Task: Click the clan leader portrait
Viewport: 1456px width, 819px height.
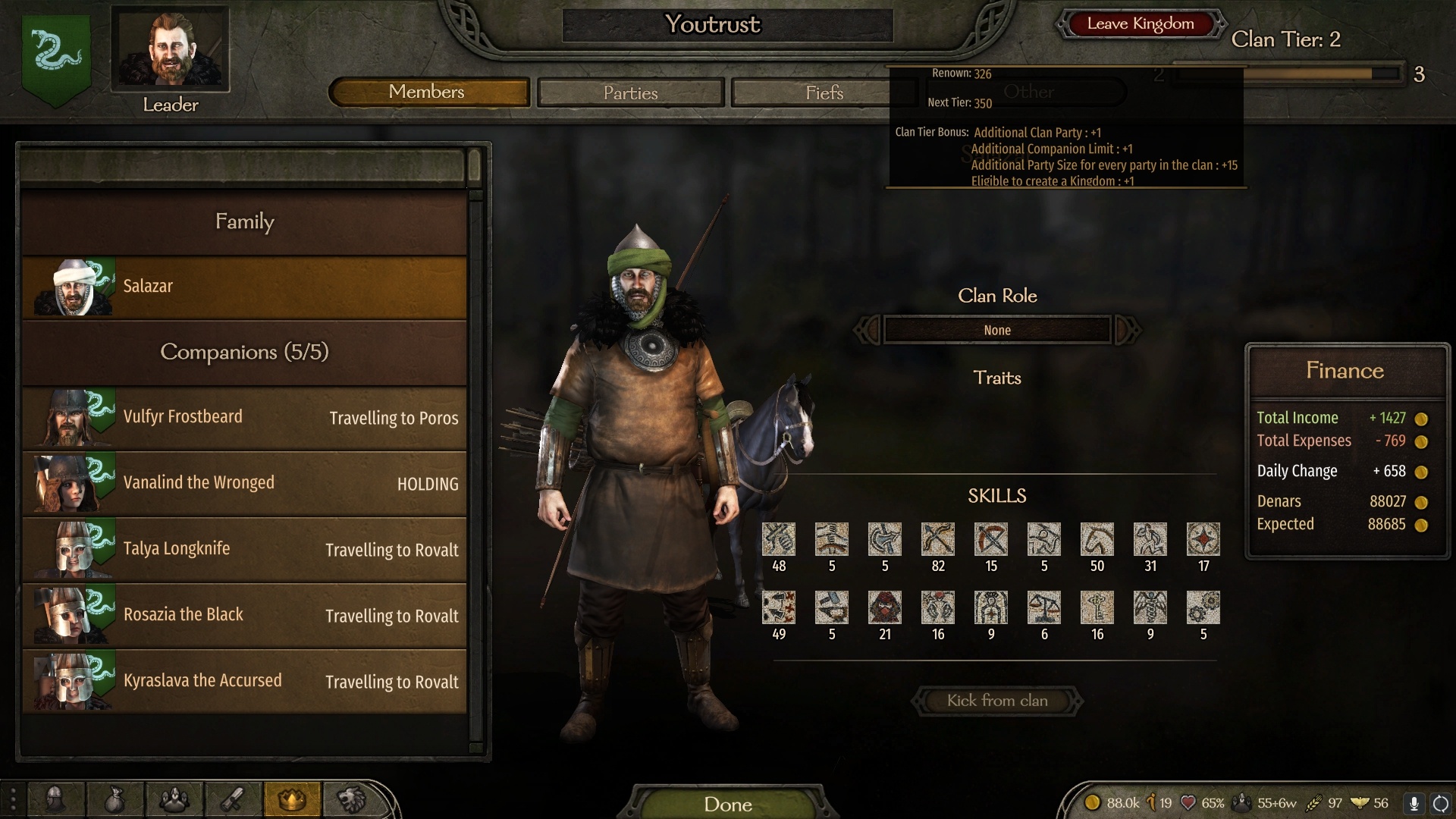Action: (171, 49)
